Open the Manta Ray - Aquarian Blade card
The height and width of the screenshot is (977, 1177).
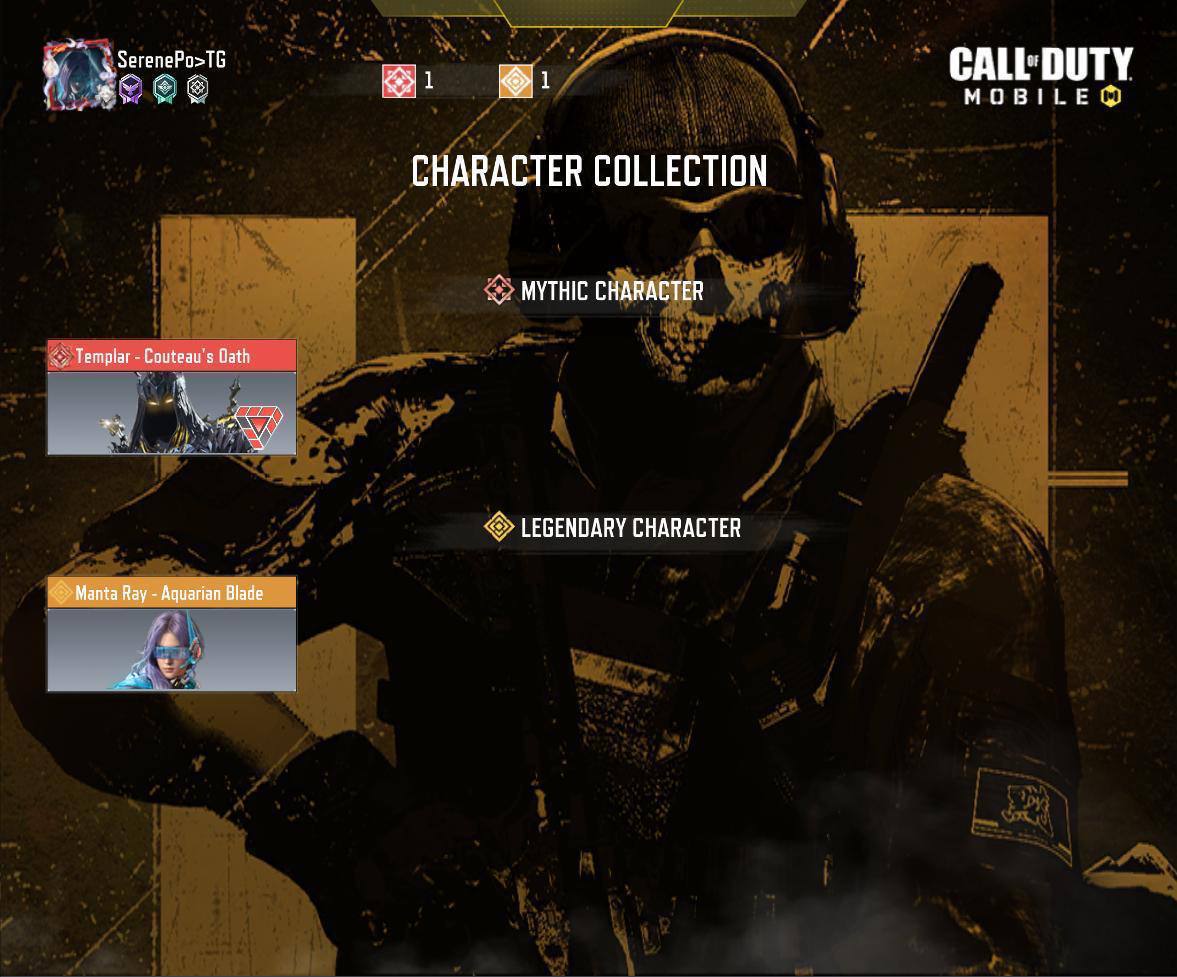click(171, 634)
